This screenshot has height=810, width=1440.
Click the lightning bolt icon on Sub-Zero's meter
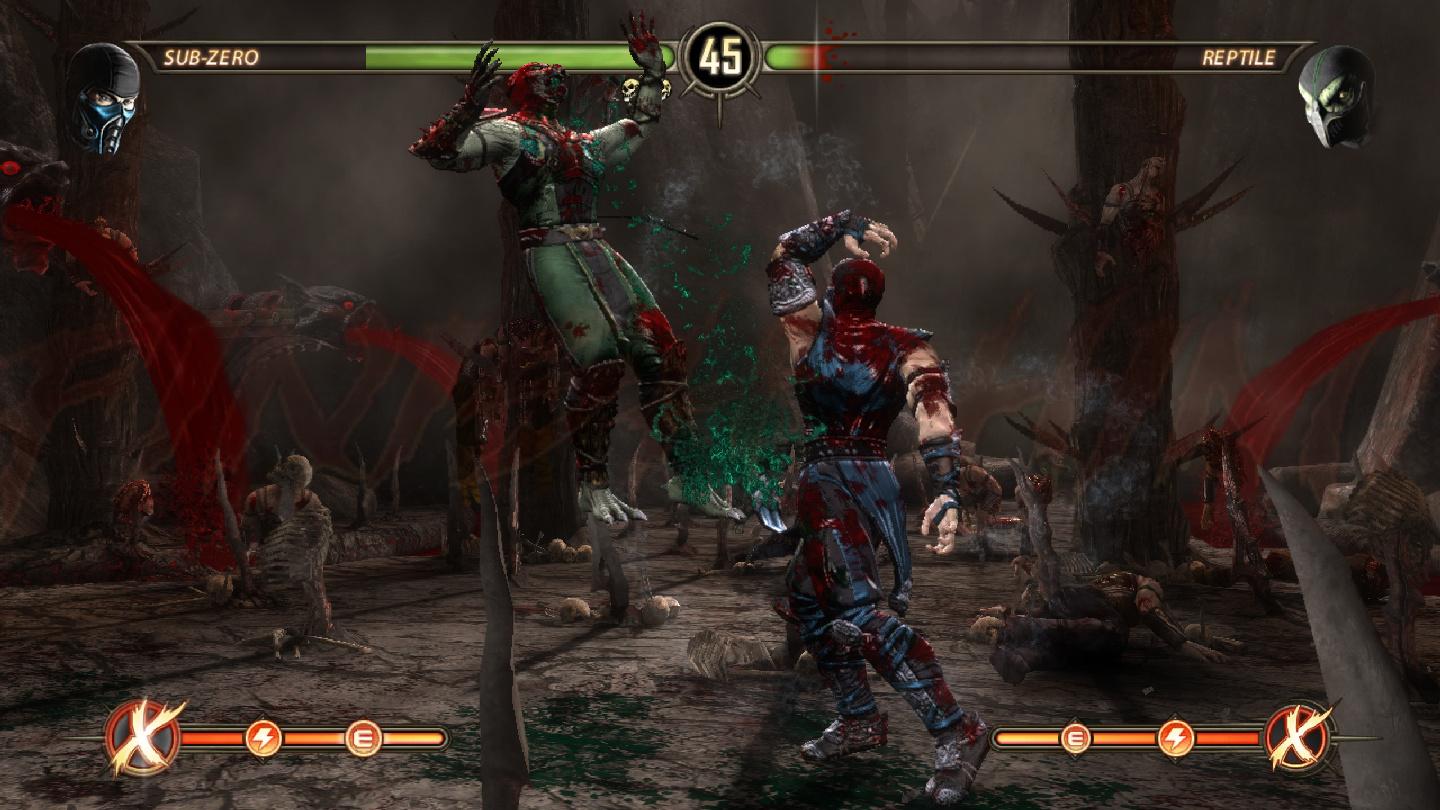pyautogui.click(x=262, y=740)
